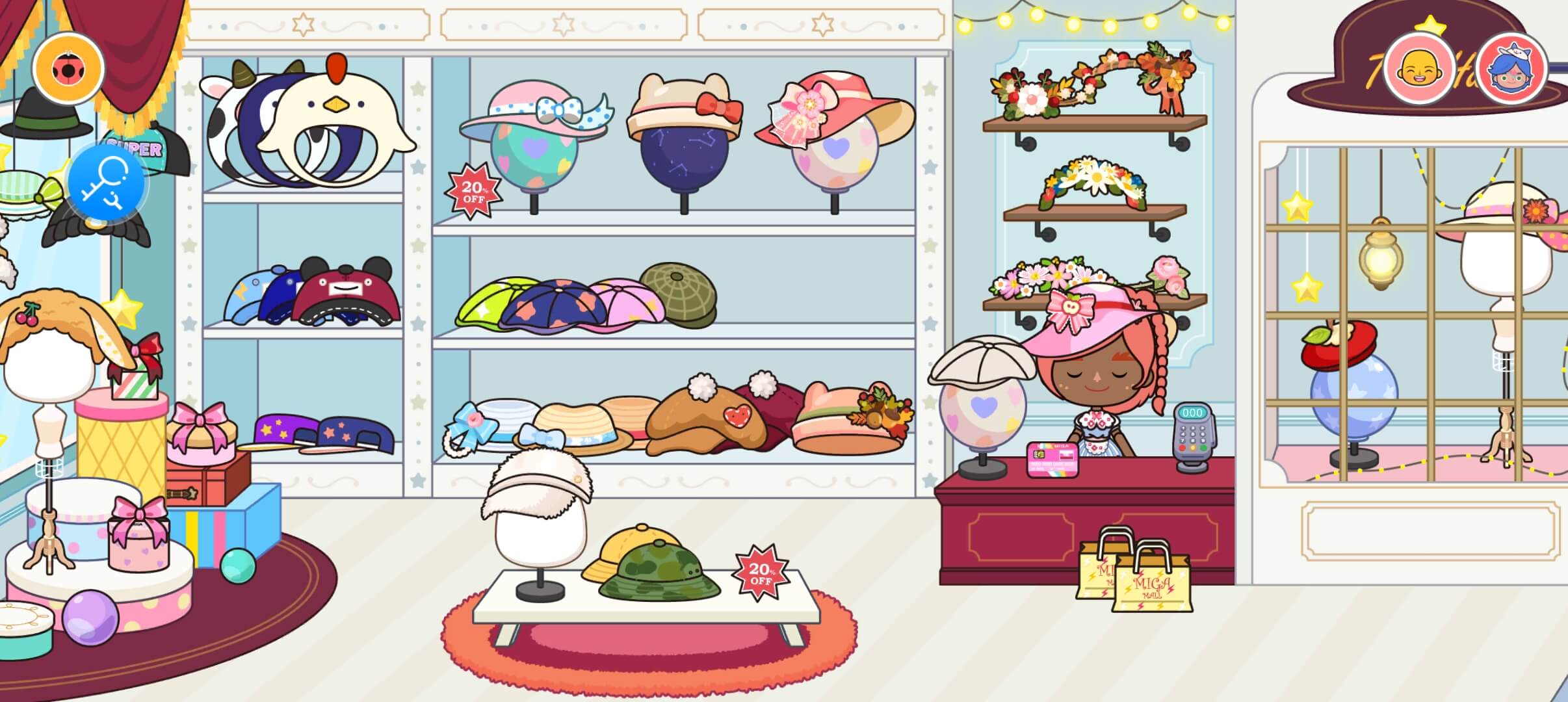Select the yellow bald smiling face button
The width and height of the screenshot is (1568, 702).
pos(1418,68)
